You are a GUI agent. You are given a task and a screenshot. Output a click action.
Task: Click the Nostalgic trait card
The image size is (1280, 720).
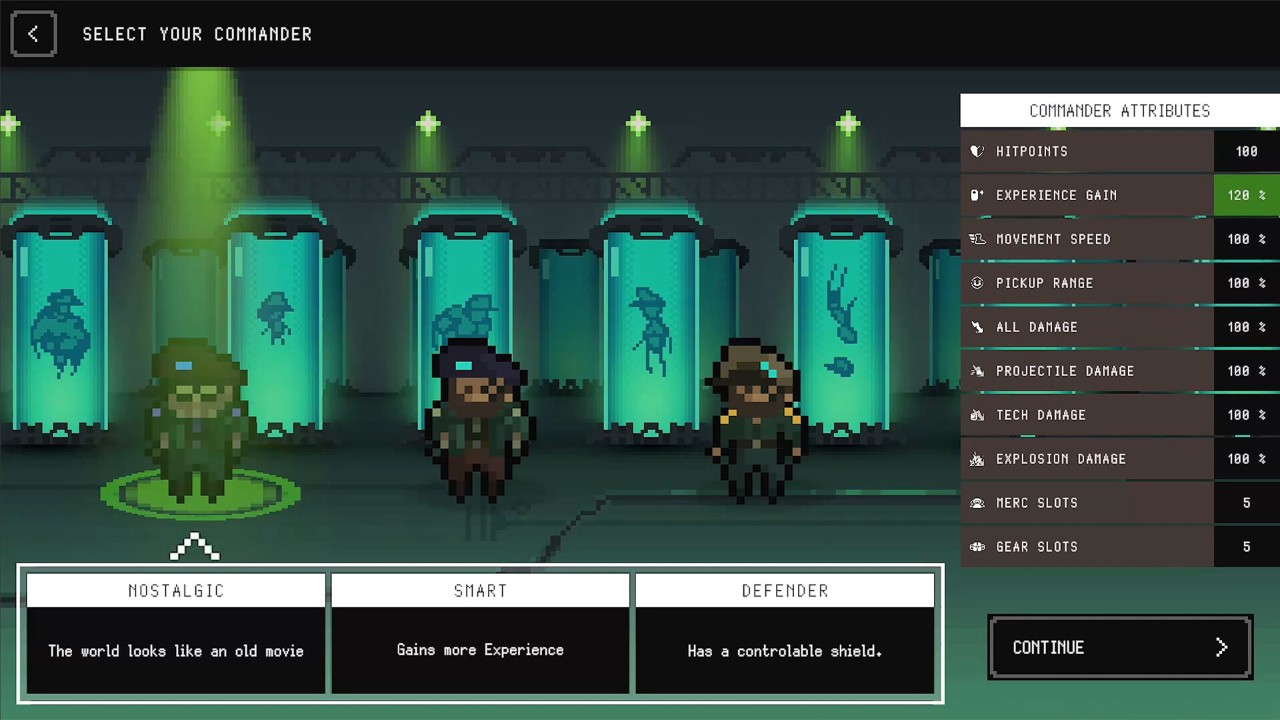point(176,632)
